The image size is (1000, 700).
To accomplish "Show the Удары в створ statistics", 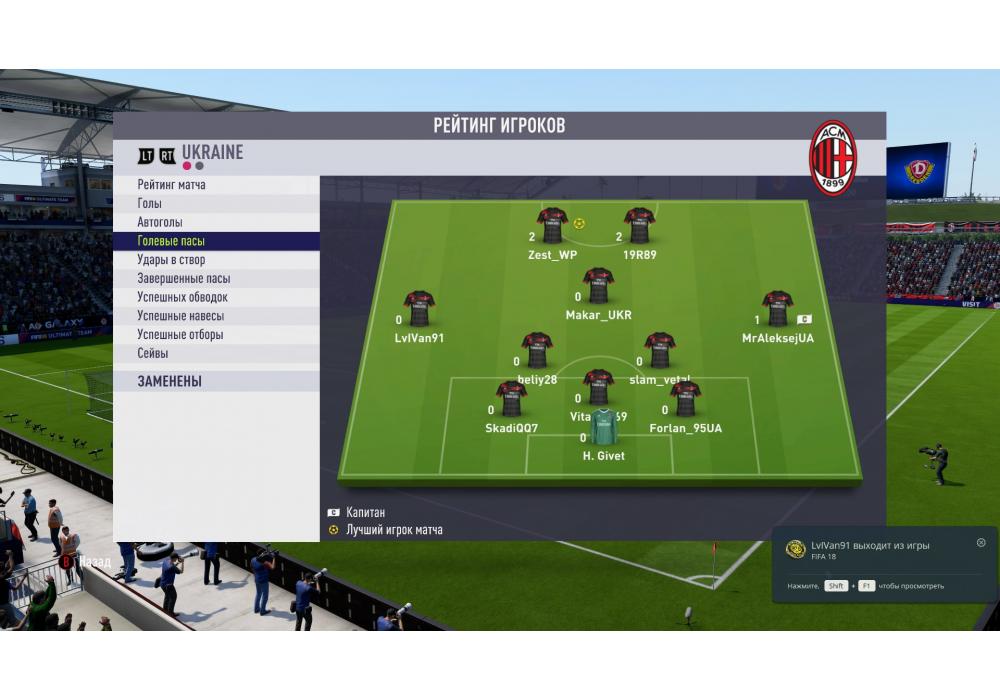I will [171, 260].
